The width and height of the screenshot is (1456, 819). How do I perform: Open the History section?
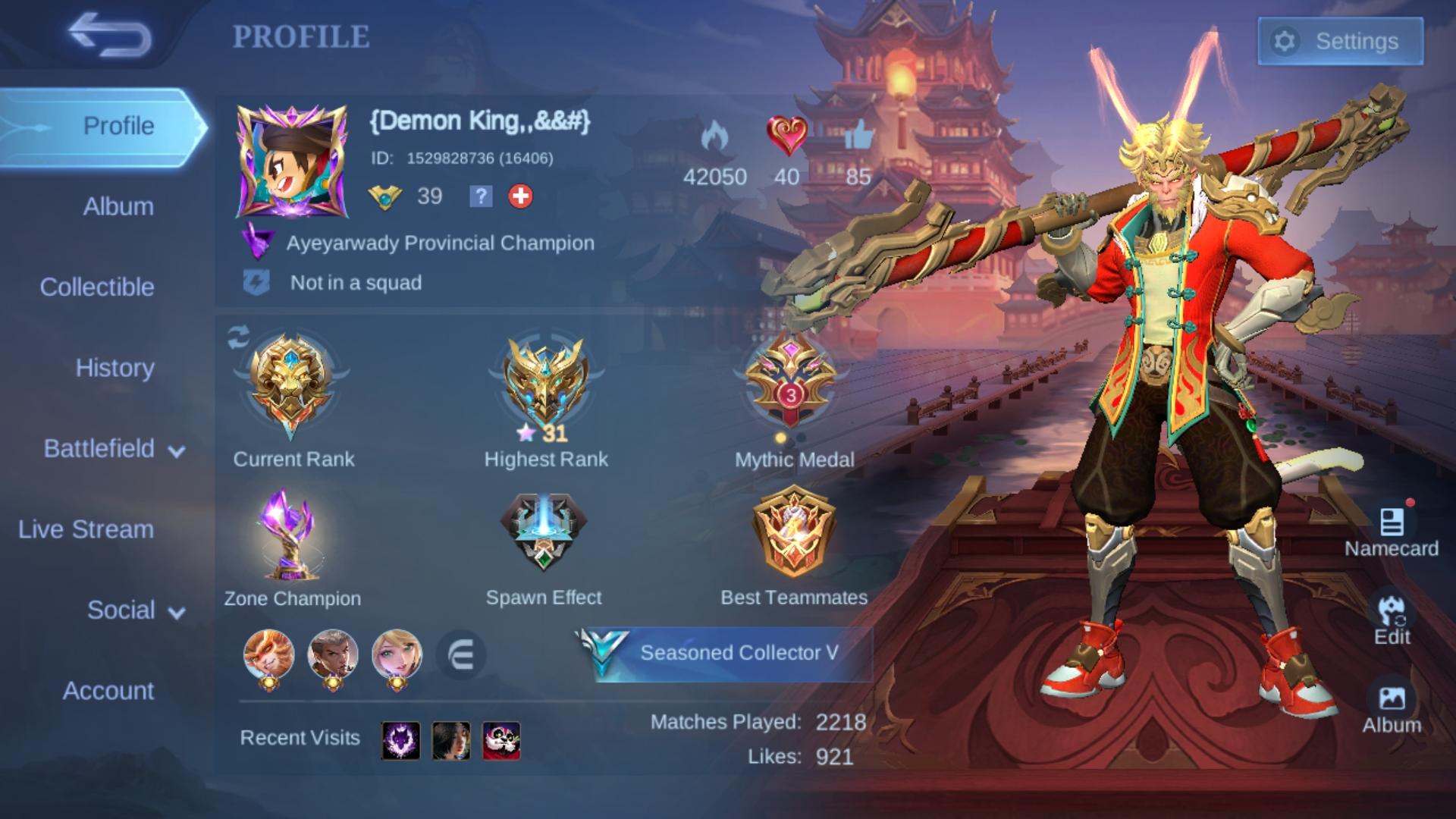tap(116, 369)
